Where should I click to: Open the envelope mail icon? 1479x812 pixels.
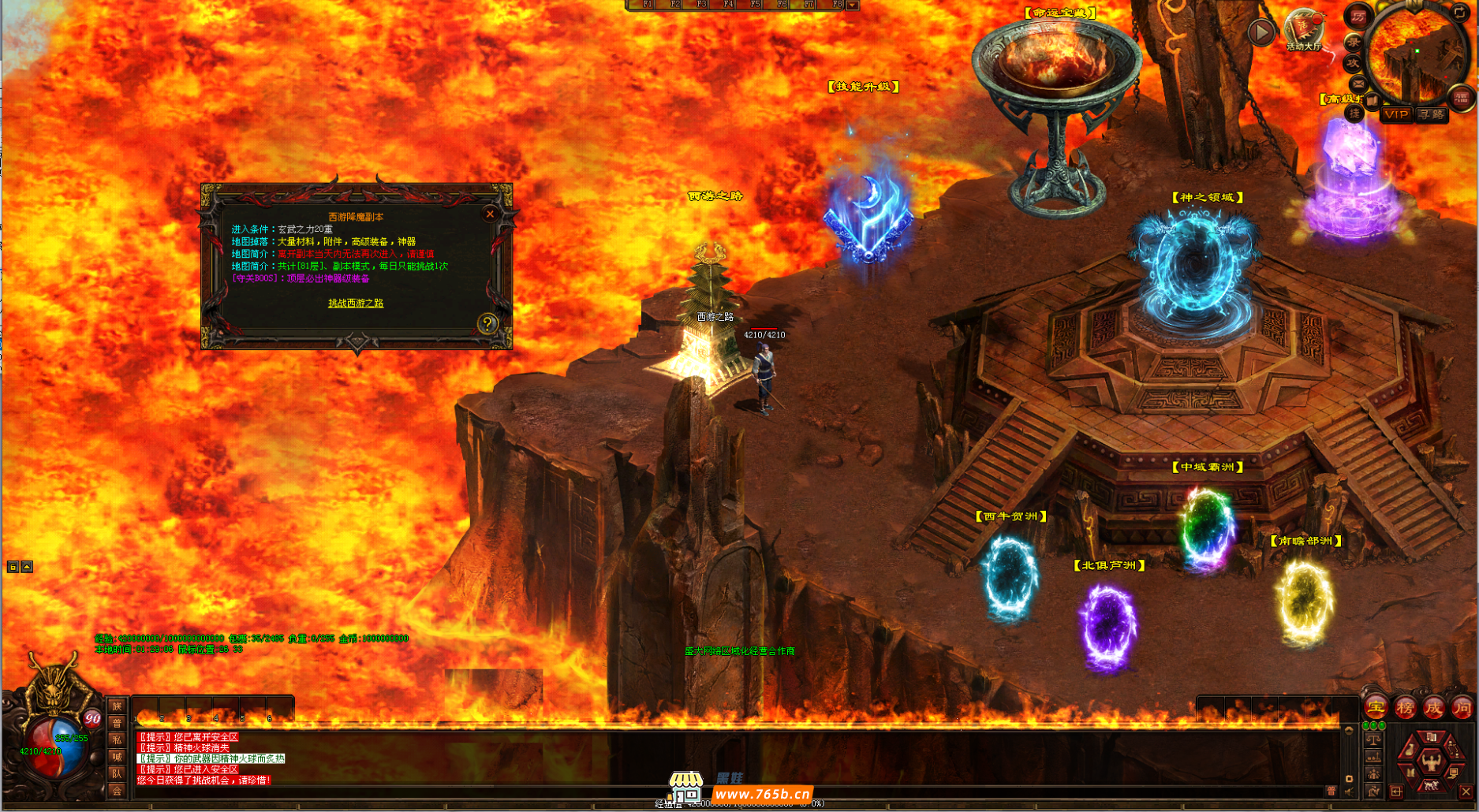(1358, 84)
